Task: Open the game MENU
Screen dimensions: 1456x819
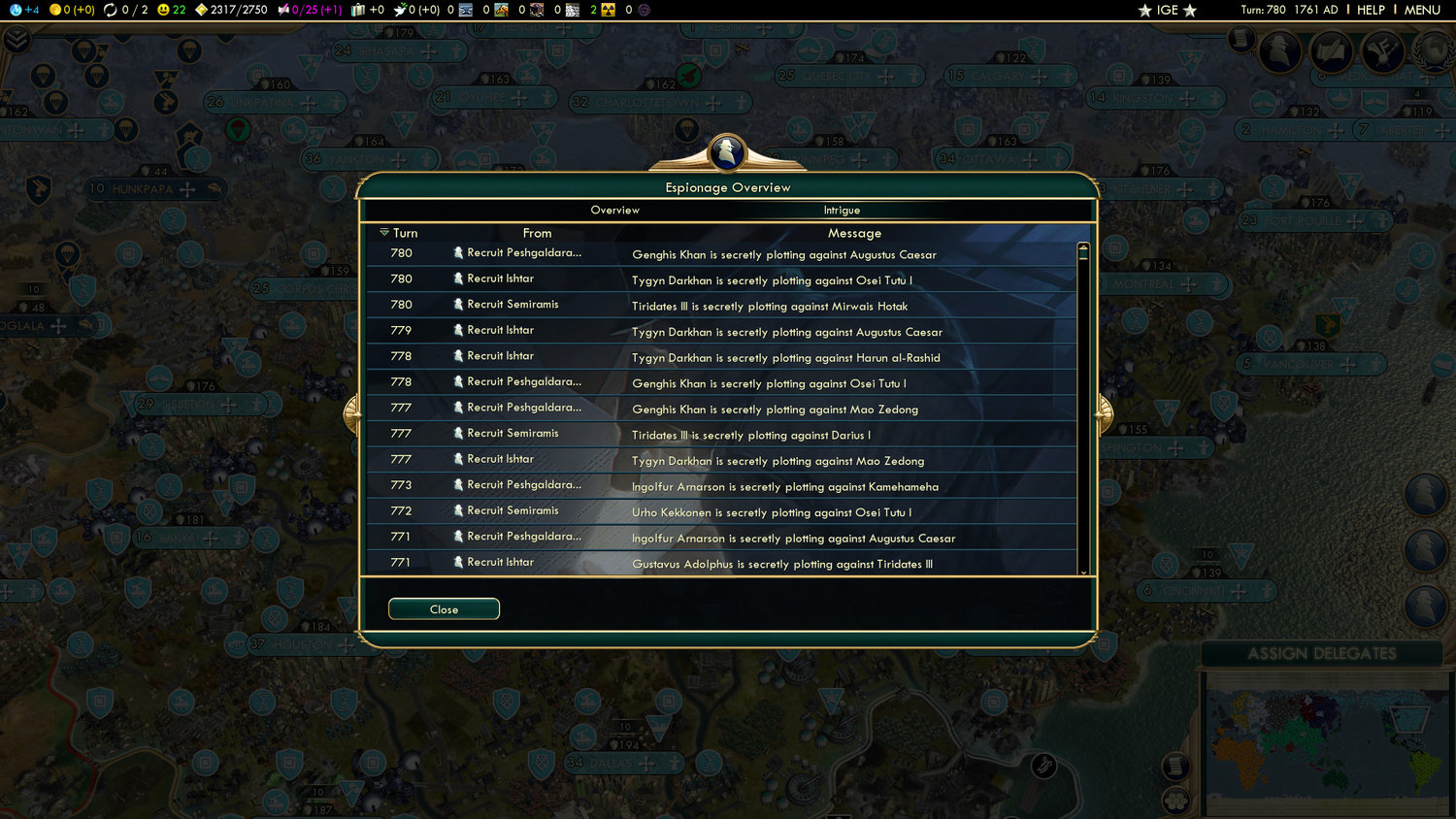Action: (1421, 11)
